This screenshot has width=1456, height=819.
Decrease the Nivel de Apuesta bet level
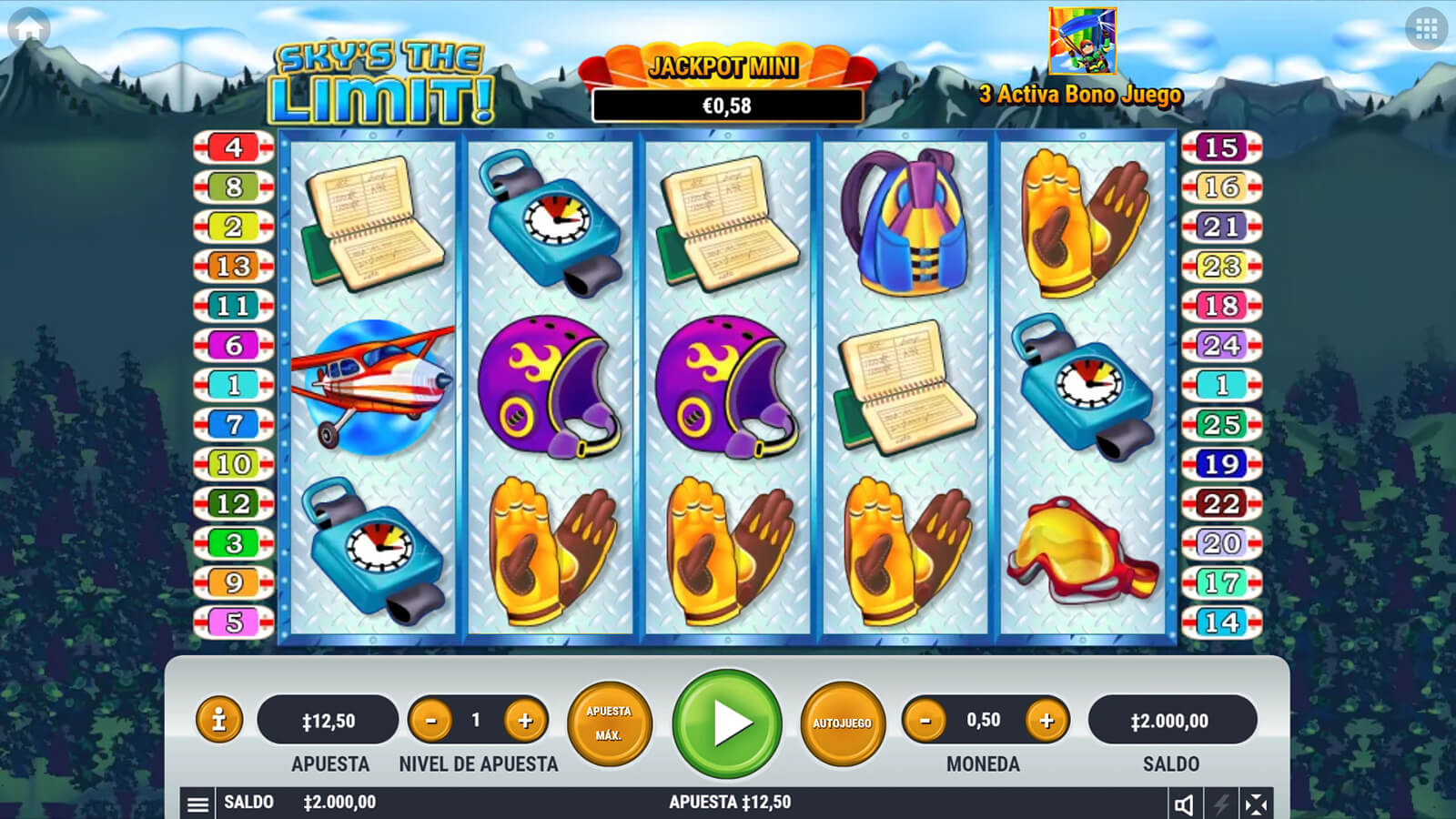pos(431,721)
